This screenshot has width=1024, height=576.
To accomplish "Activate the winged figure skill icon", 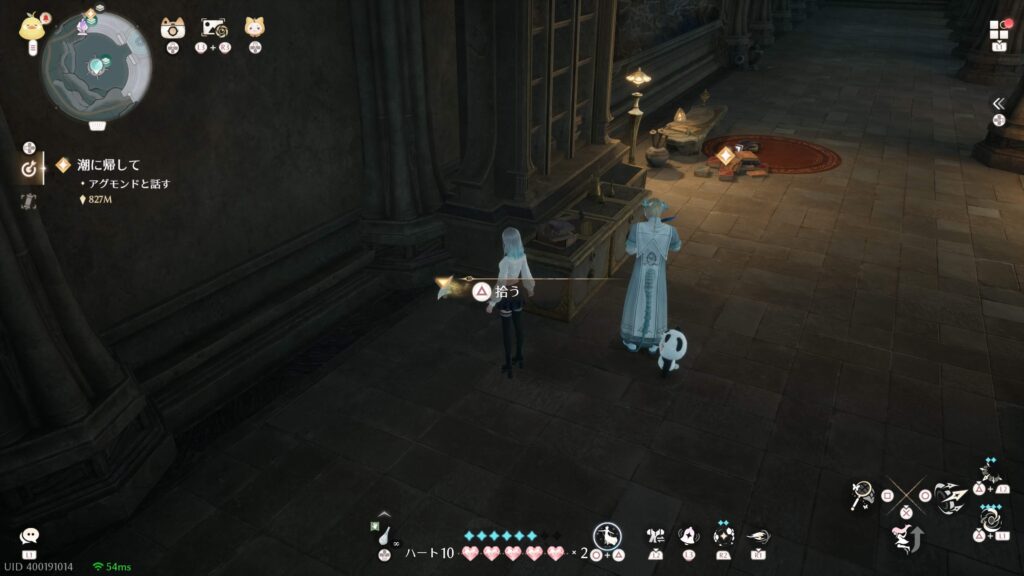I will pos(656,536).
